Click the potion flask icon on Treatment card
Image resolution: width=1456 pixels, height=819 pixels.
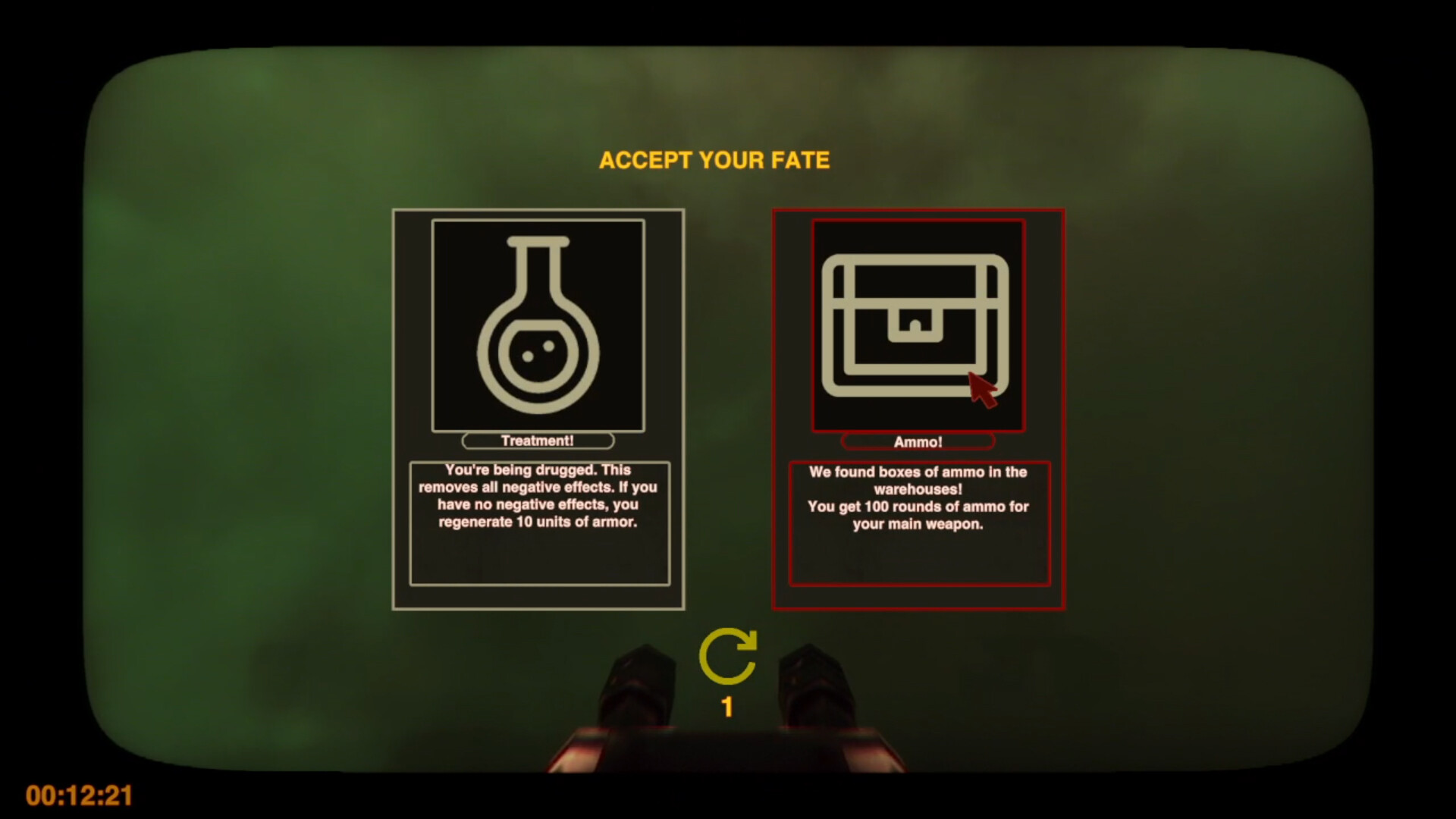538,322
